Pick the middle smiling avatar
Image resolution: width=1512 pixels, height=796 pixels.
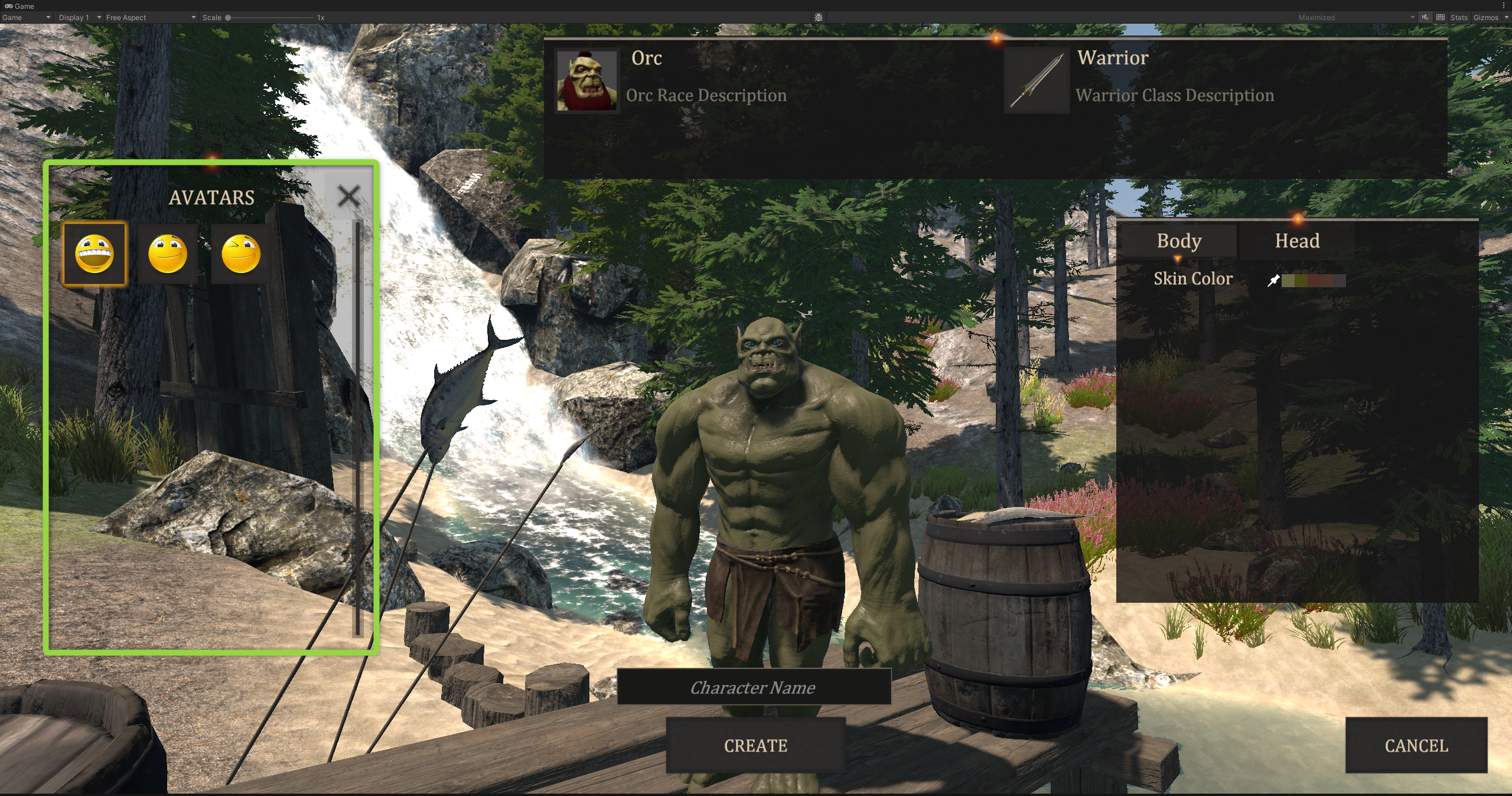coord(168,254)
